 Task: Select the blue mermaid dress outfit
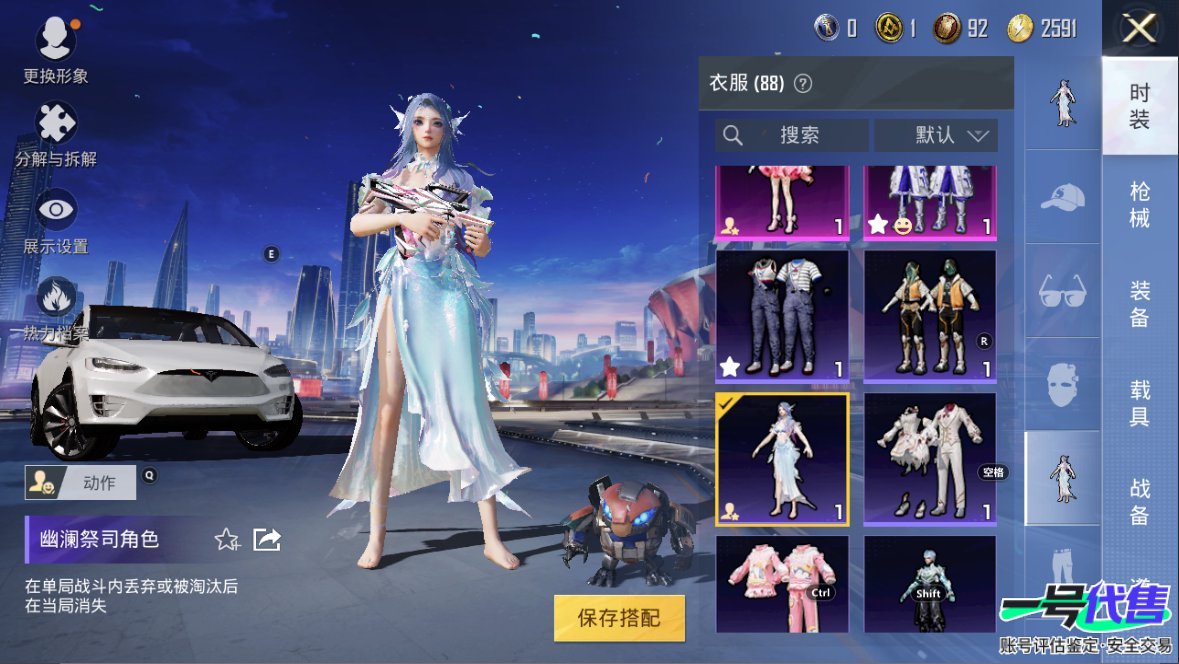[x=782, y=459]
